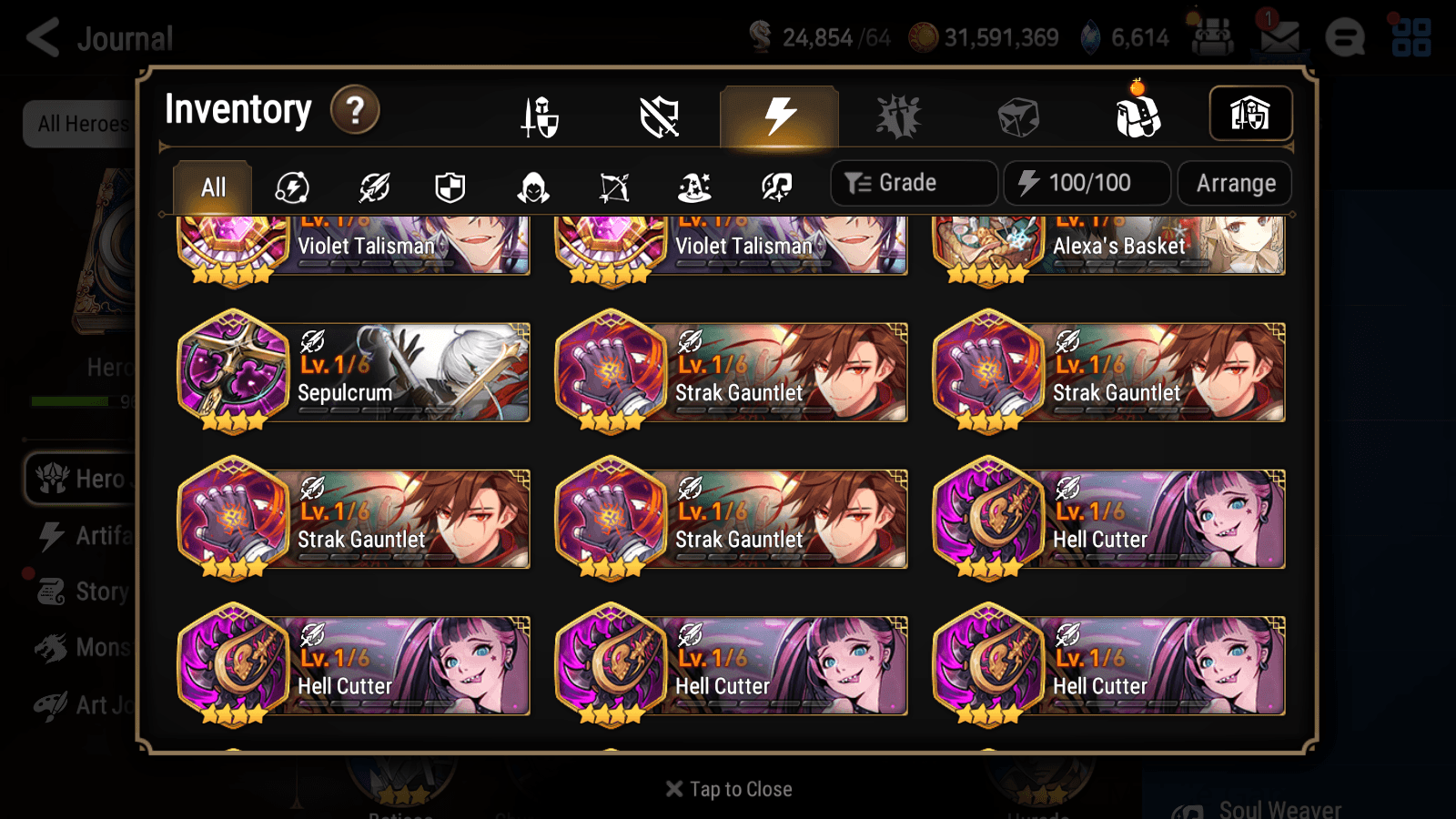Select the Mage hat class filter
The image size is (1456, 819).
pyautogui.click(x=693, y=187)
